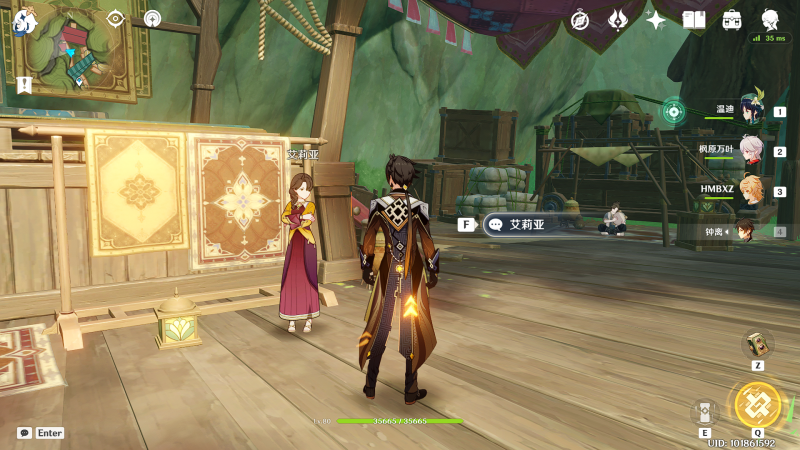Open the Adventurer Handbook book icon
This screenshot has width=800, height=450.
[x=694, y=20]
